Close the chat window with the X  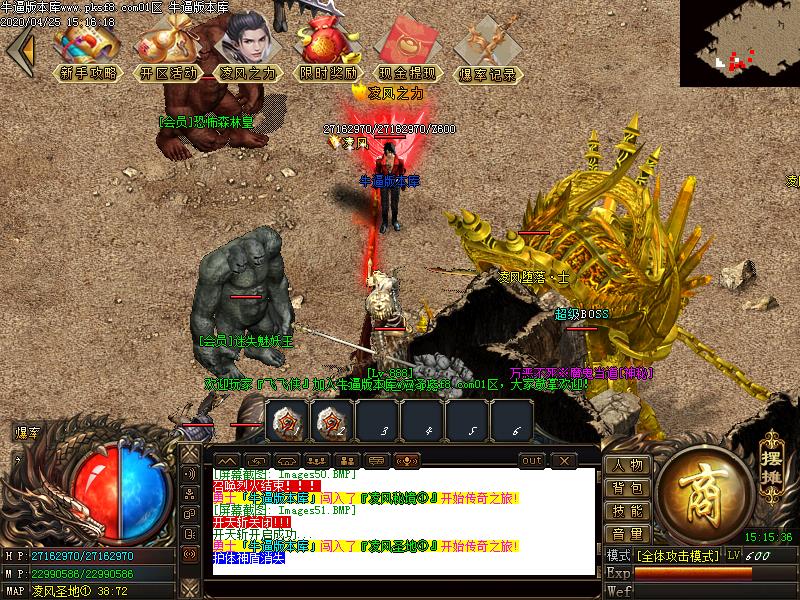coord(564,460)
